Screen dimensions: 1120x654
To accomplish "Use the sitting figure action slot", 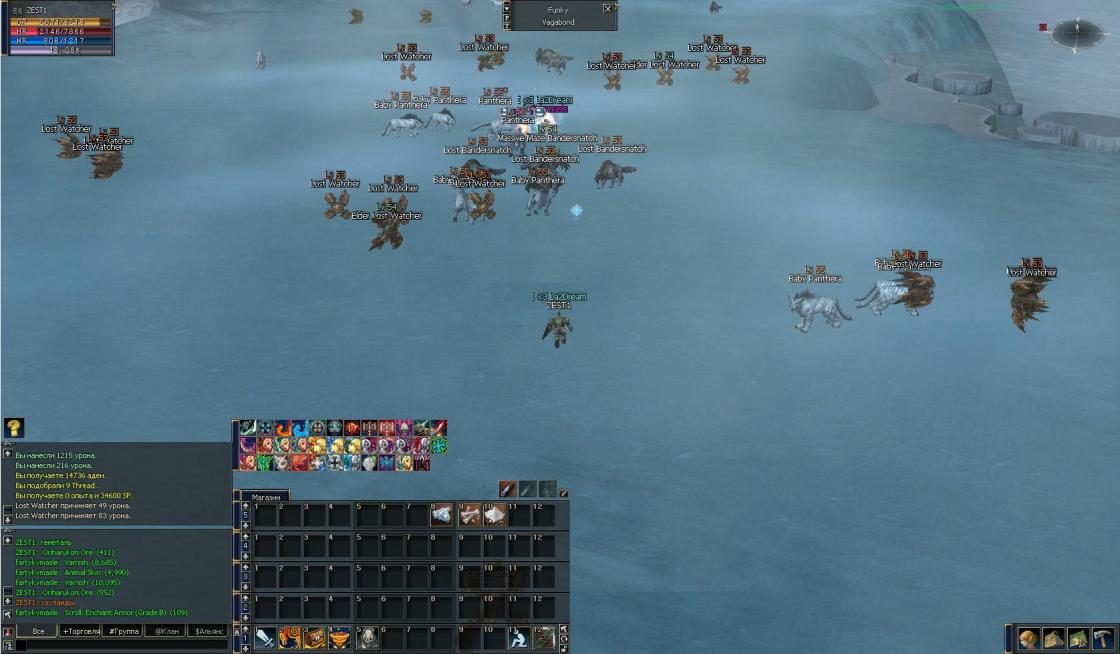I will (x=518, y=638).
